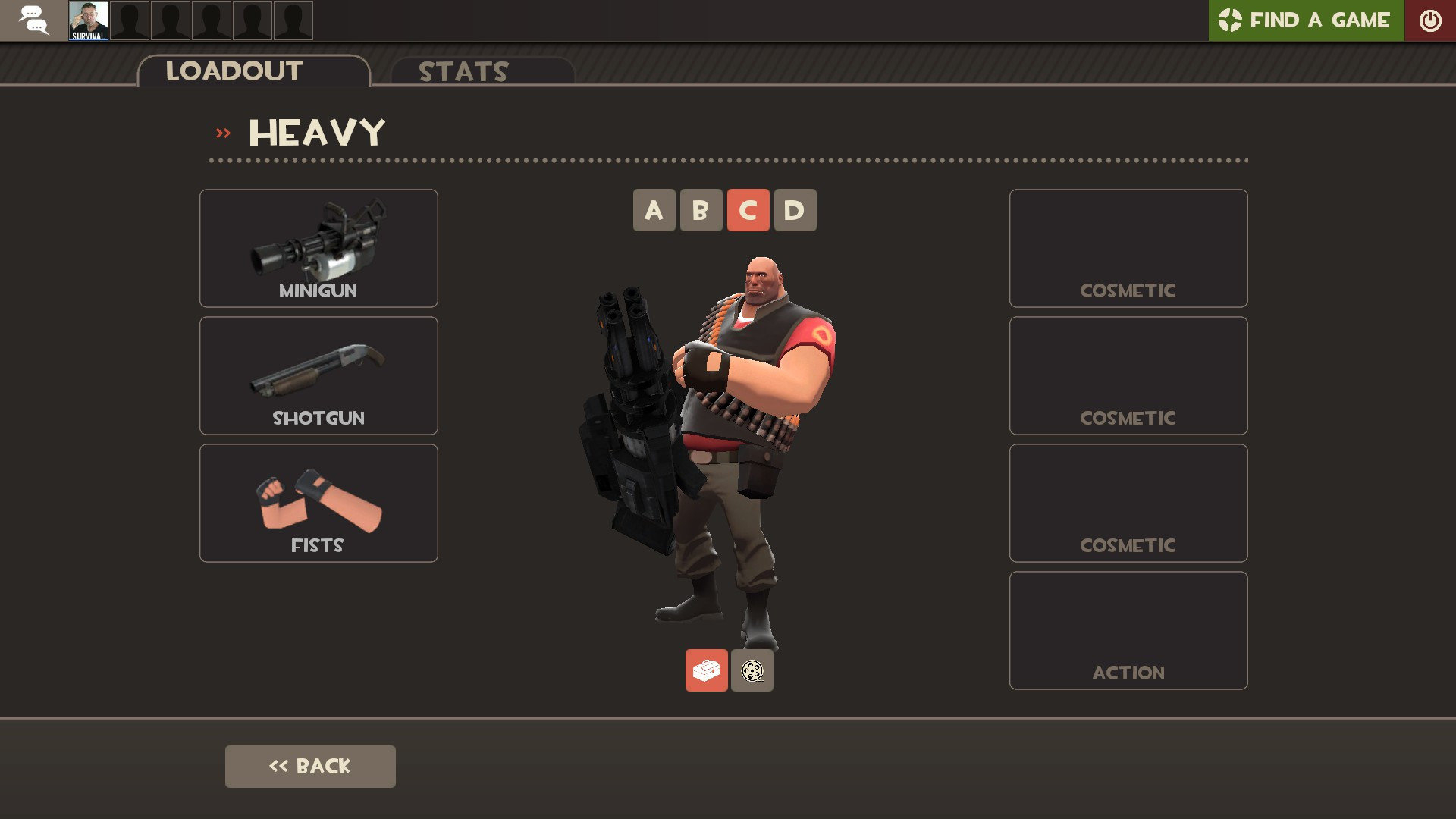The width and height of the screenshot is (1456, 819).
Task: Switch to loadout preset B
Action: pos(700,209)
